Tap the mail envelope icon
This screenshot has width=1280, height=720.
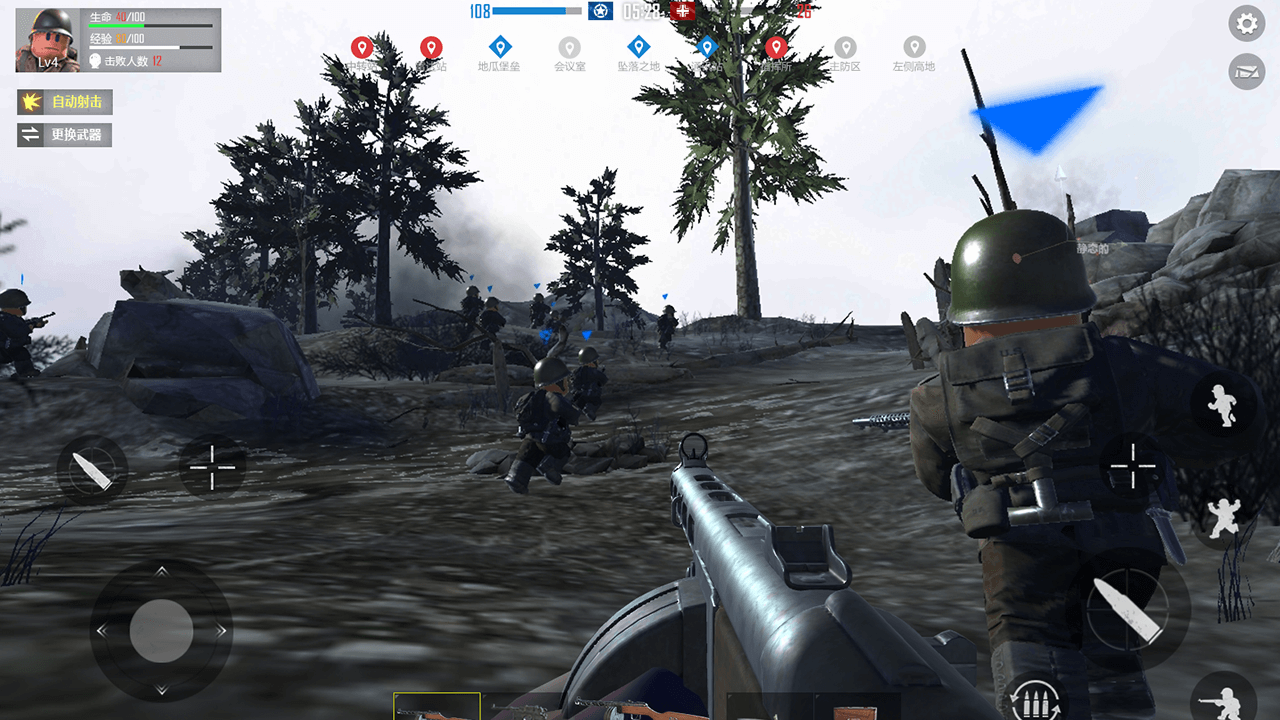tap(1246, 72)
